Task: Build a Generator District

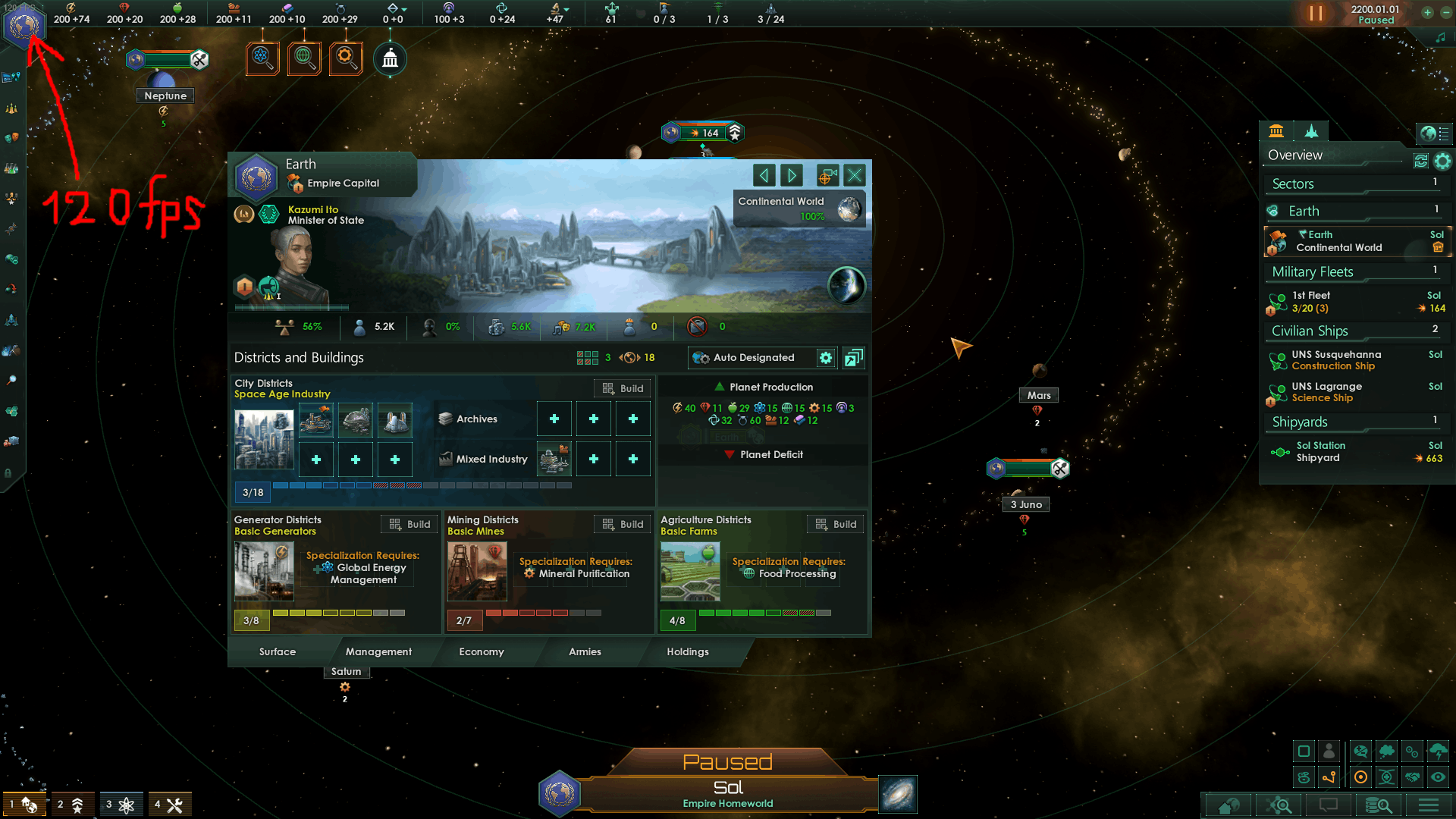Action: [x=409, y=524]
